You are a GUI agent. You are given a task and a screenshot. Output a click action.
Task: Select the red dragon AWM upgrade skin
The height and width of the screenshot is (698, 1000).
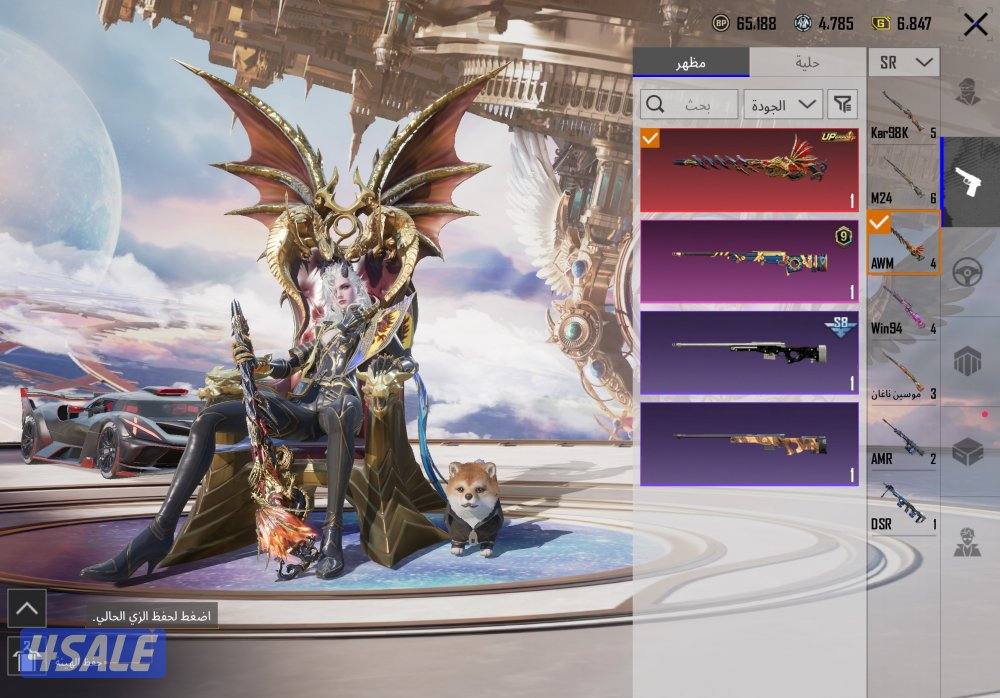[x=749, y=169]
